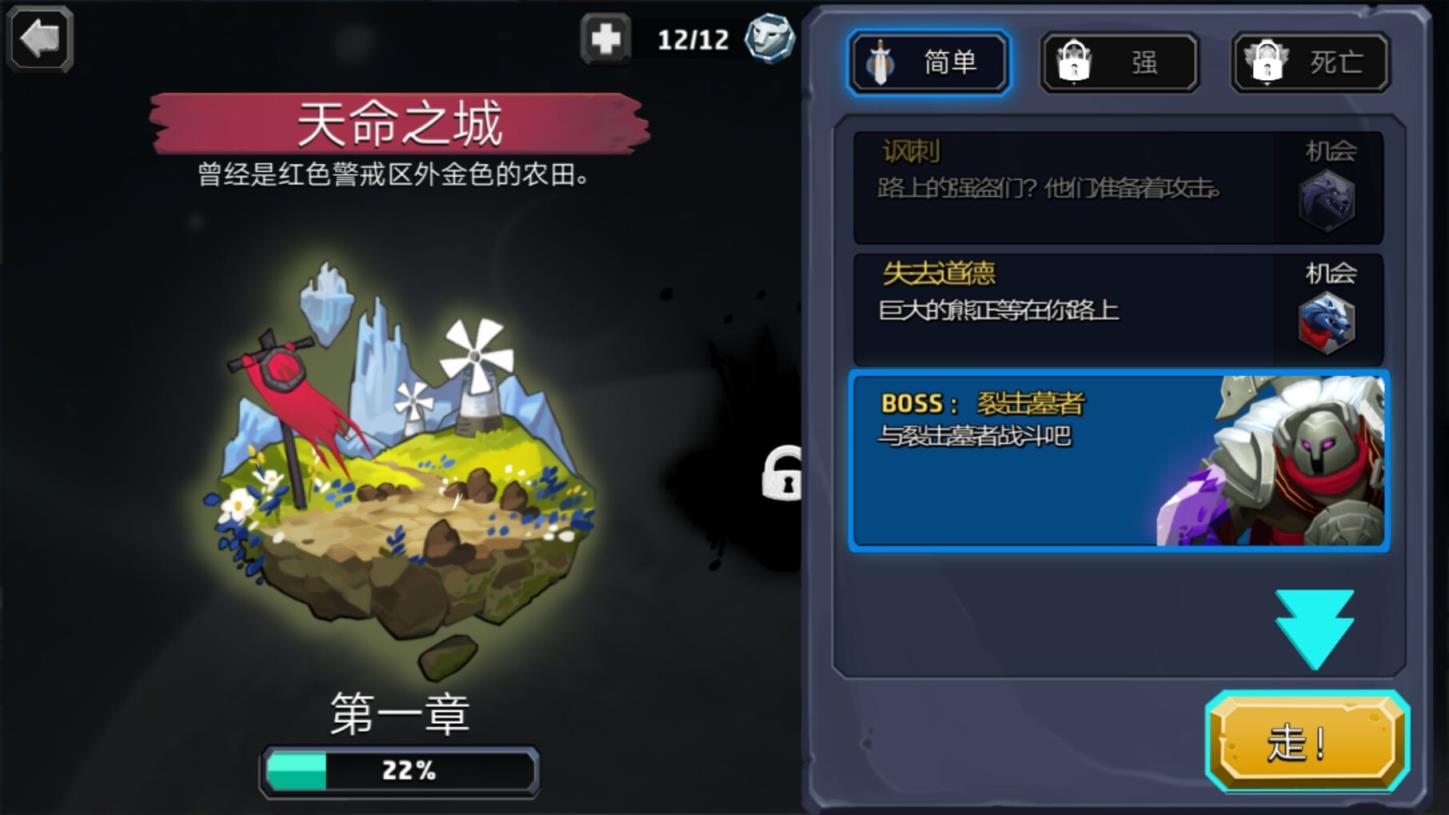
Task: Click the back arrow icon
Action: click(x=39, y=40)
